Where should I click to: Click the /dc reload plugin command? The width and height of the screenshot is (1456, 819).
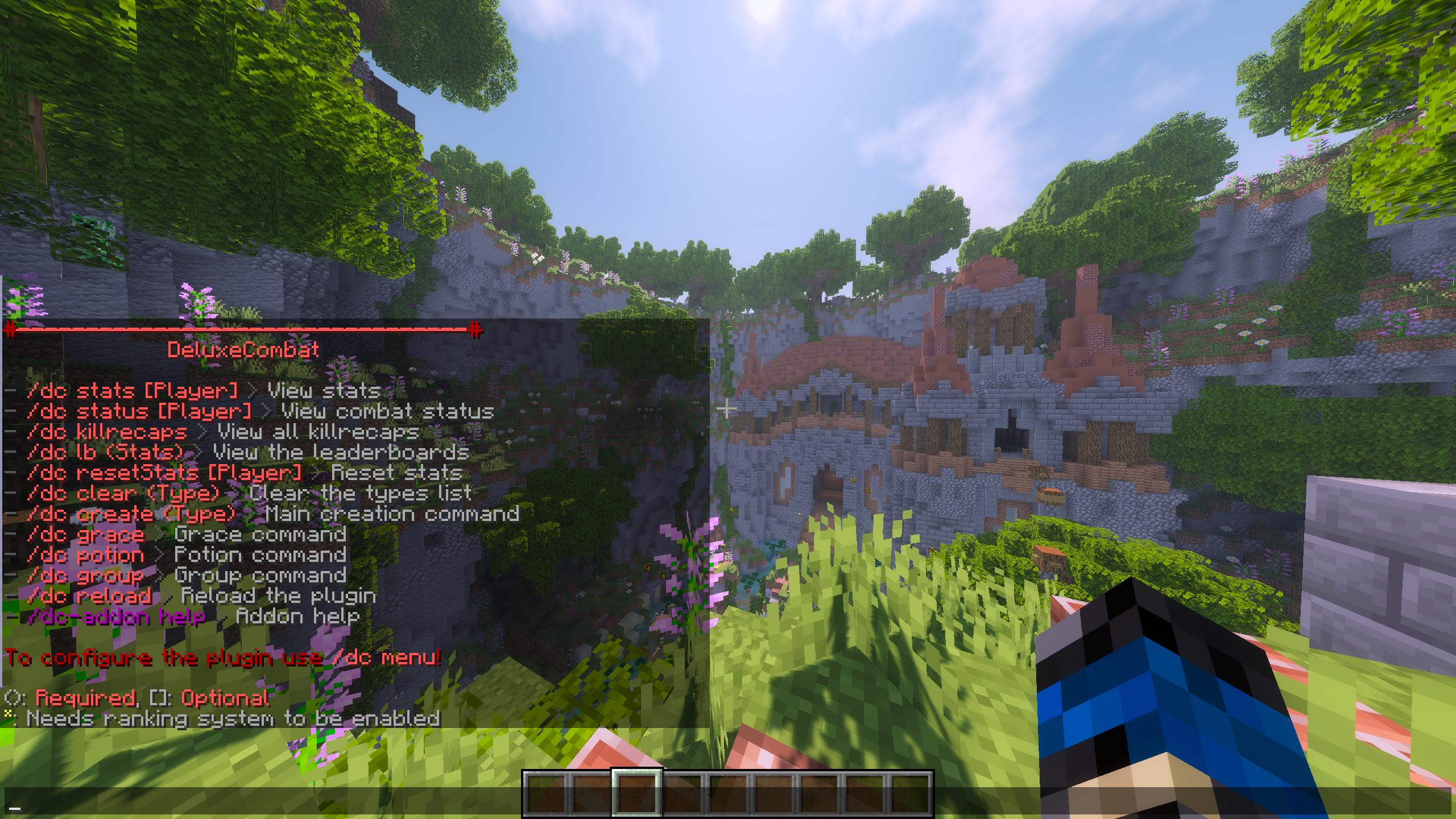point(89,596)
